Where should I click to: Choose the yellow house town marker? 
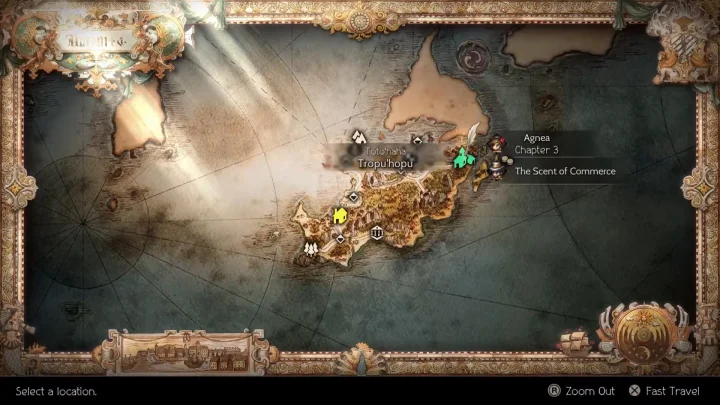[x=340, y=215]
